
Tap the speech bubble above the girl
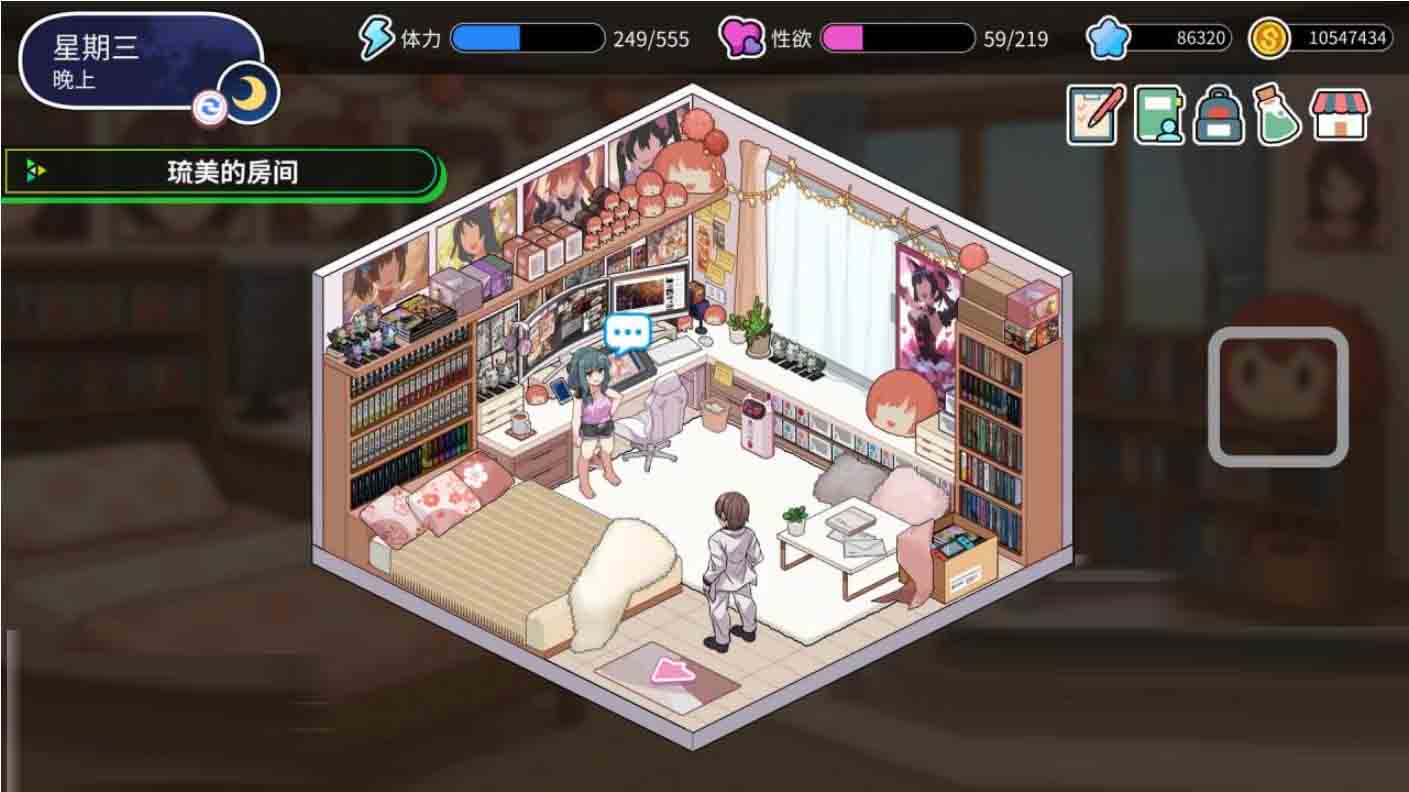(628, 332)
